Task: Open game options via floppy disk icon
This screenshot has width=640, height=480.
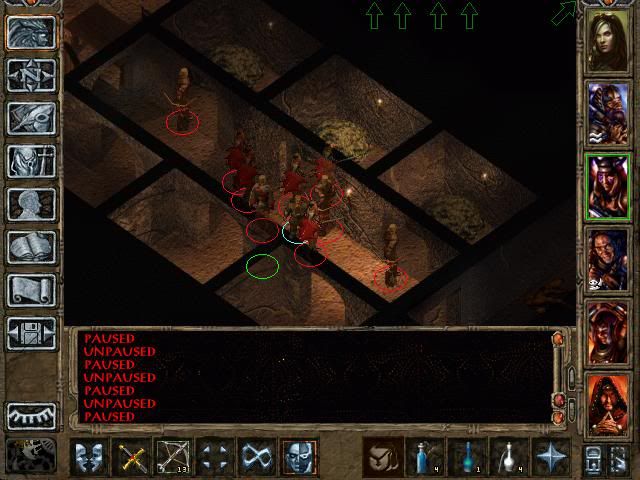Action: point(30,333)
